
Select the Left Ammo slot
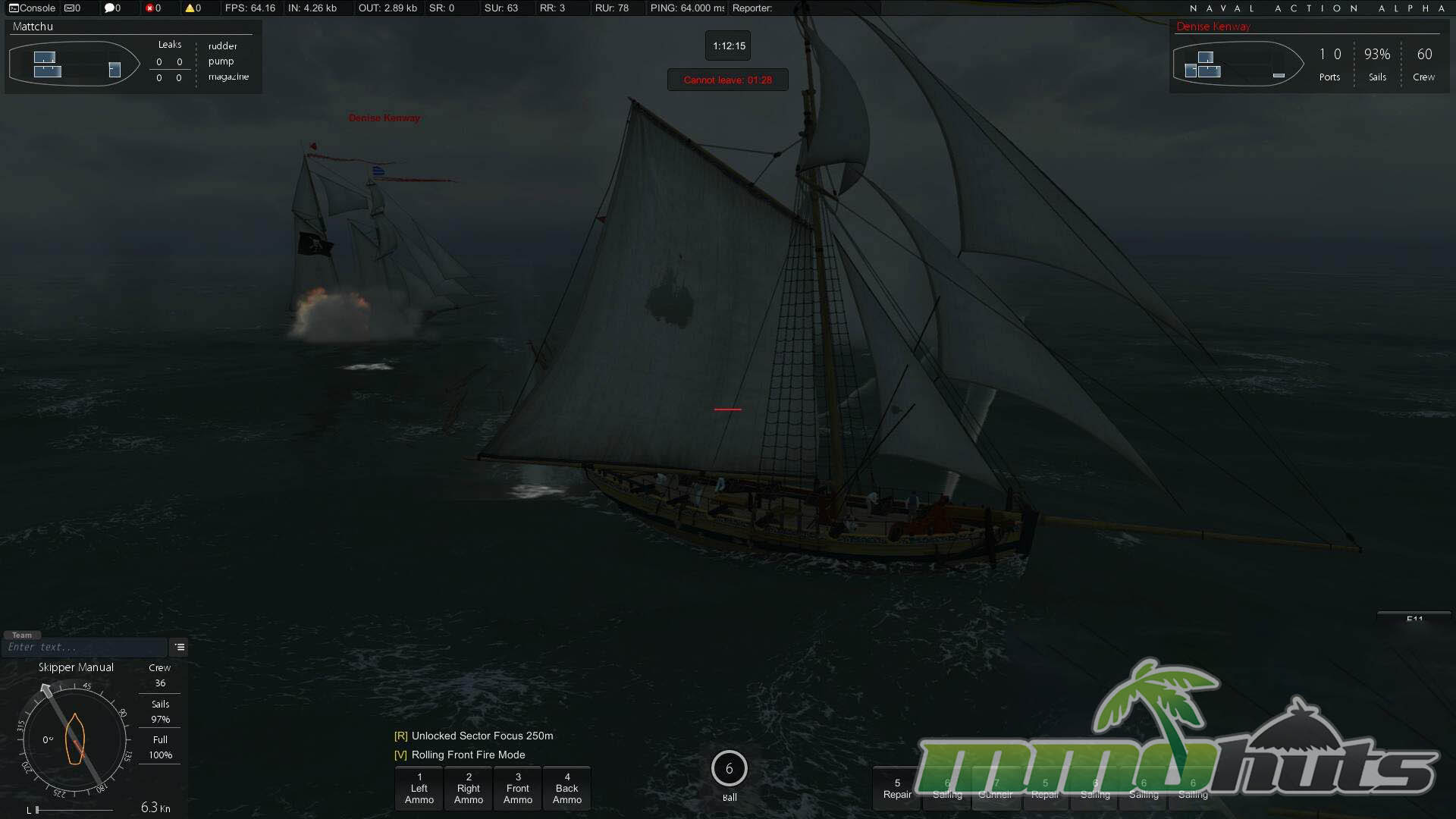[419, 789]
